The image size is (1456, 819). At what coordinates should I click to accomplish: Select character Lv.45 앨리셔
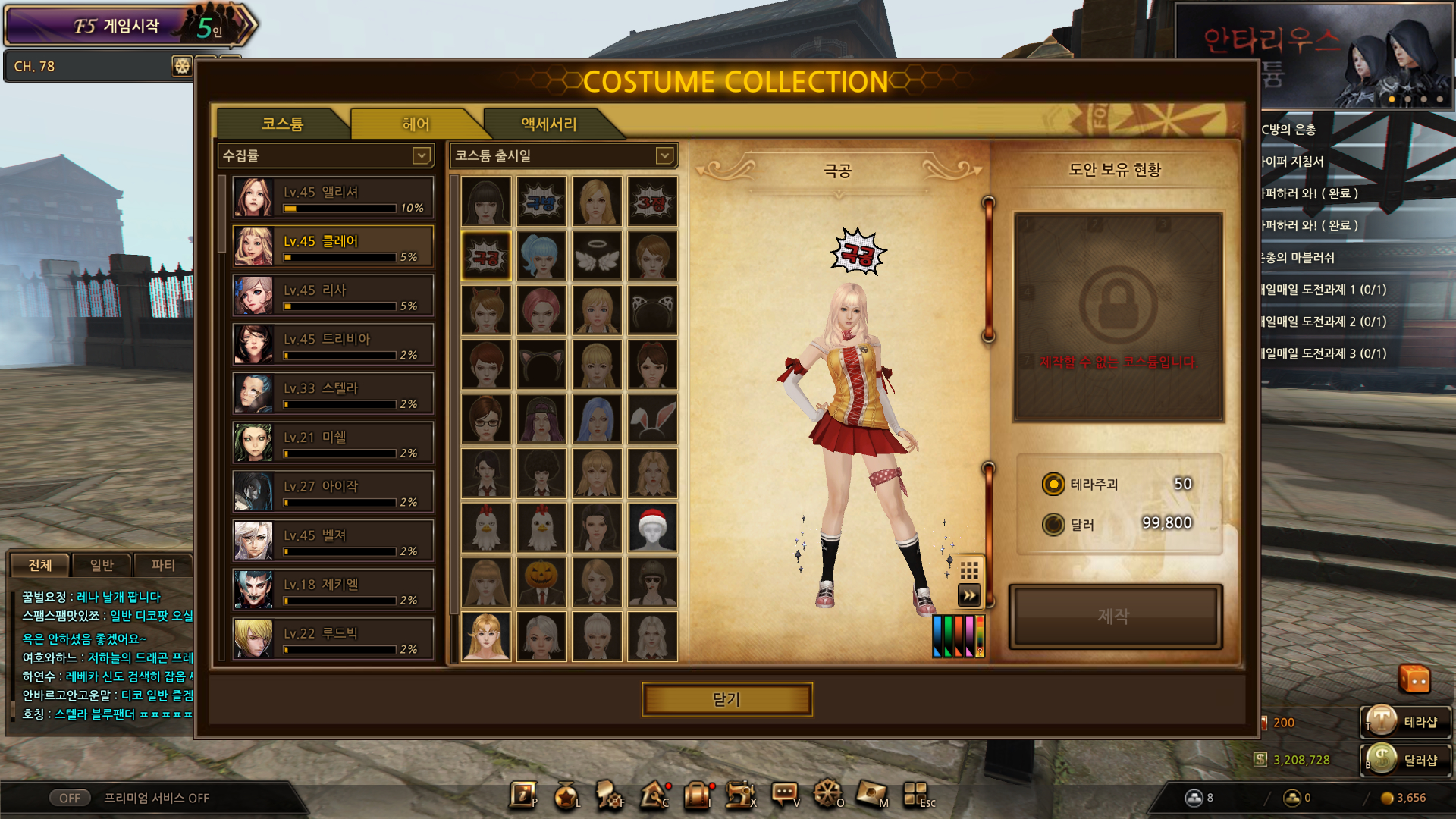333,198
